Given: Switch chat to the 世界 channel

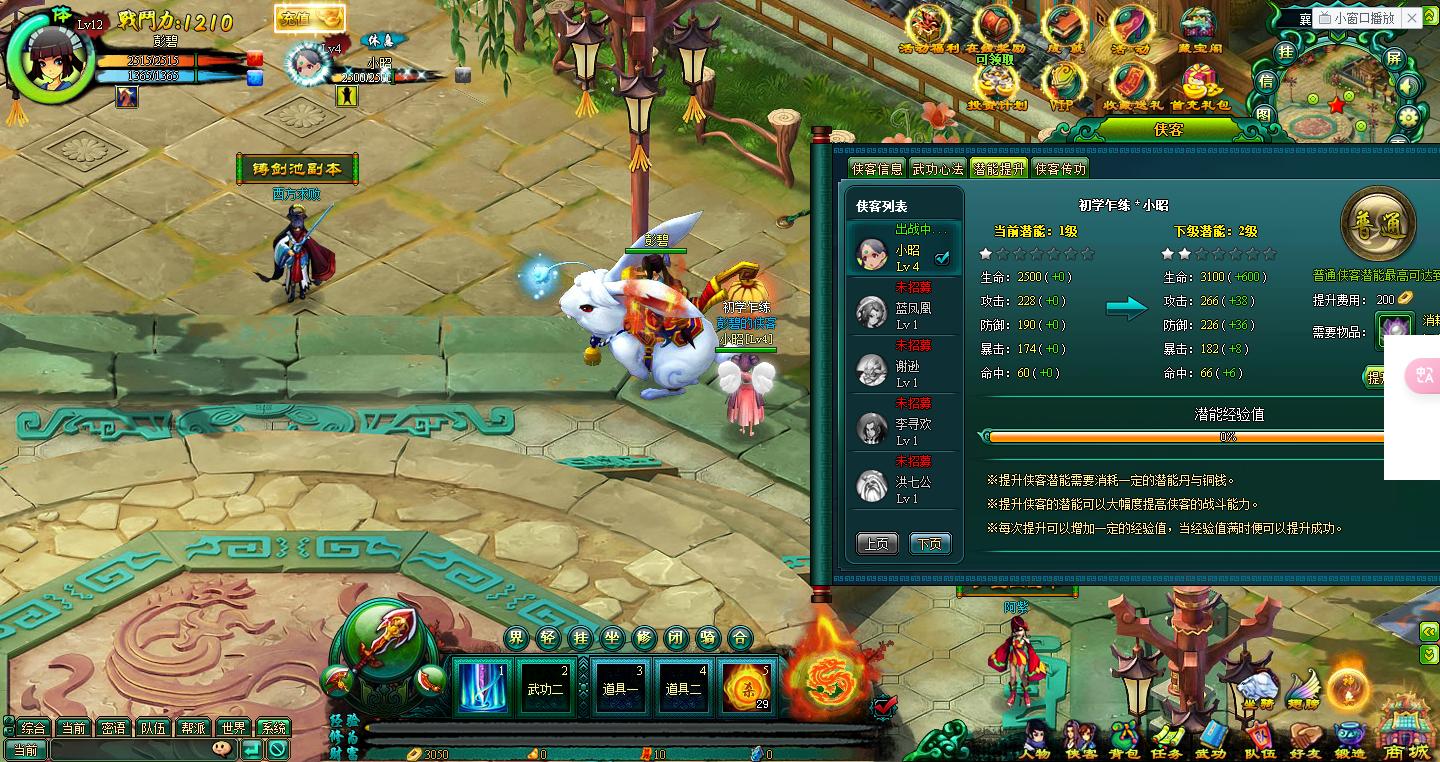Looking at the screenshot, I should [x=234, y=728].
